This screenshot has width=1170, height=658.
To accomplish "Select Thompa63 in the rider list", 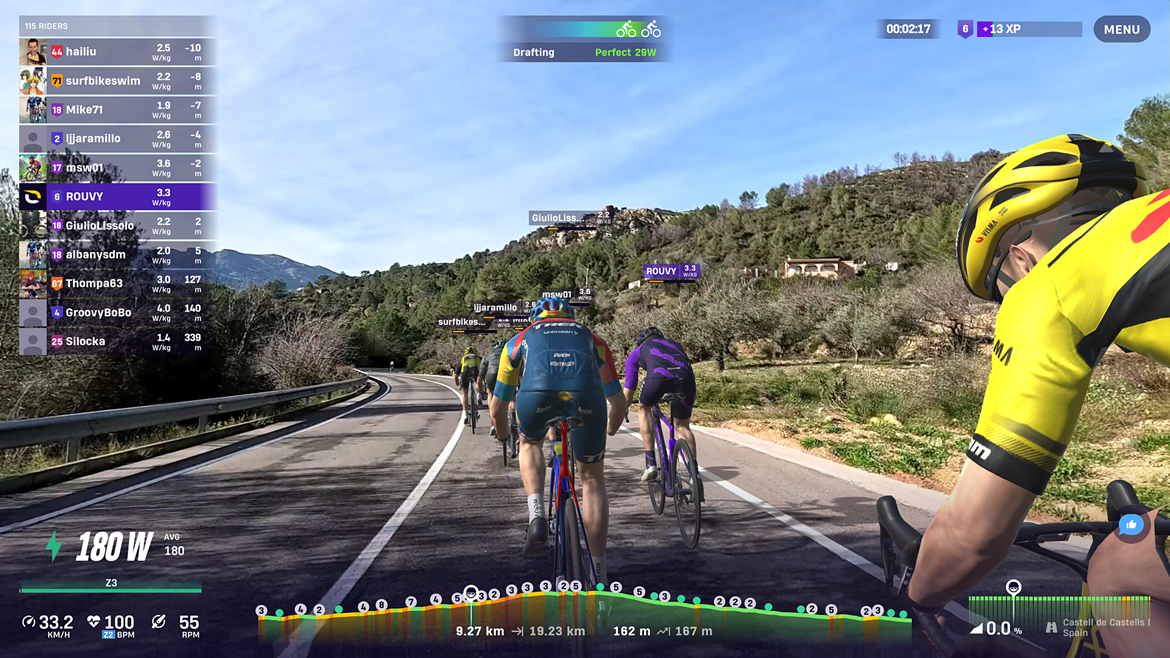I will tap(117, 284).
